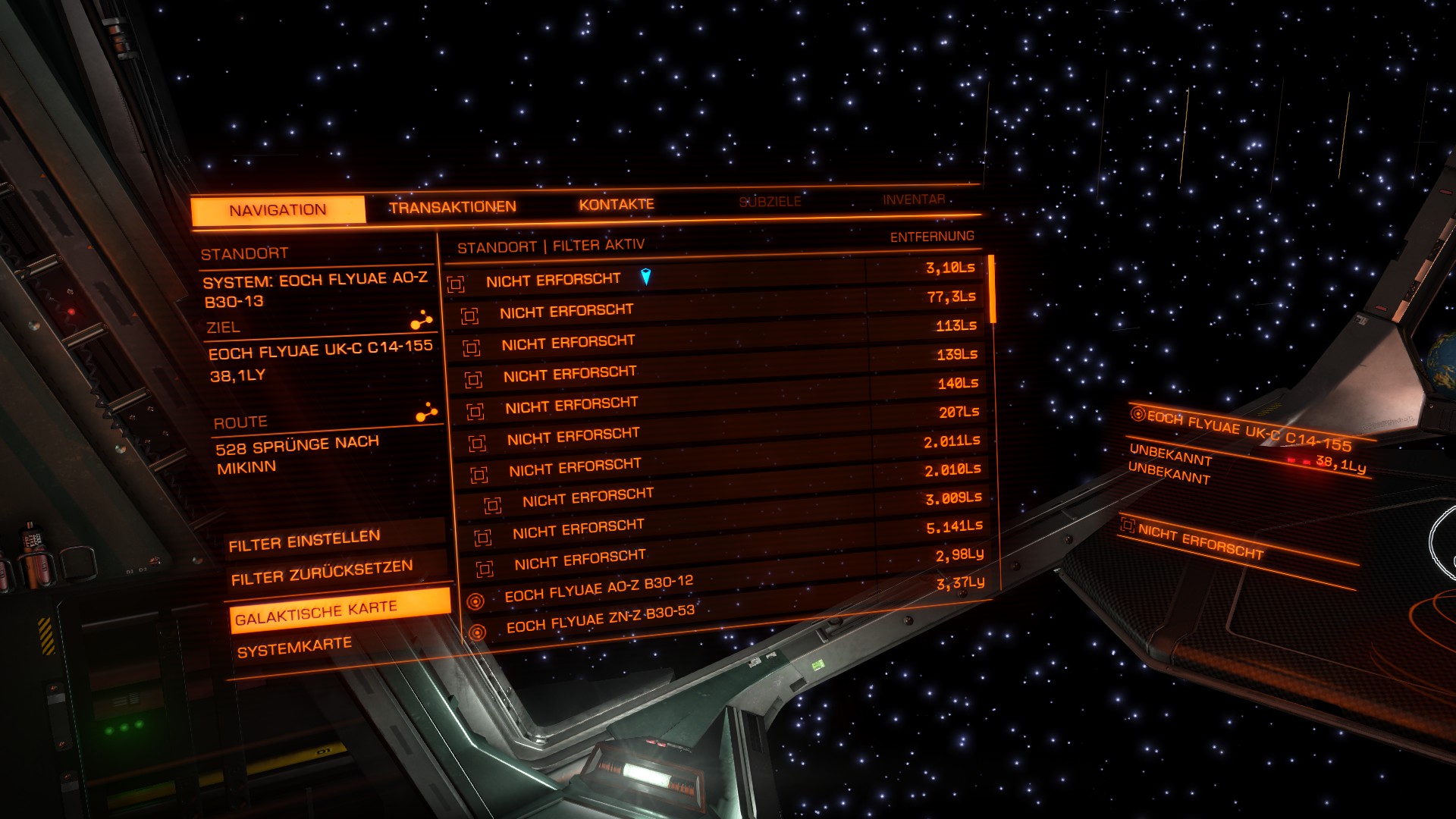Switch to the Inventar tab
Screen dimensions: 1456x819
pyautogui.click(x=914, y=199)
